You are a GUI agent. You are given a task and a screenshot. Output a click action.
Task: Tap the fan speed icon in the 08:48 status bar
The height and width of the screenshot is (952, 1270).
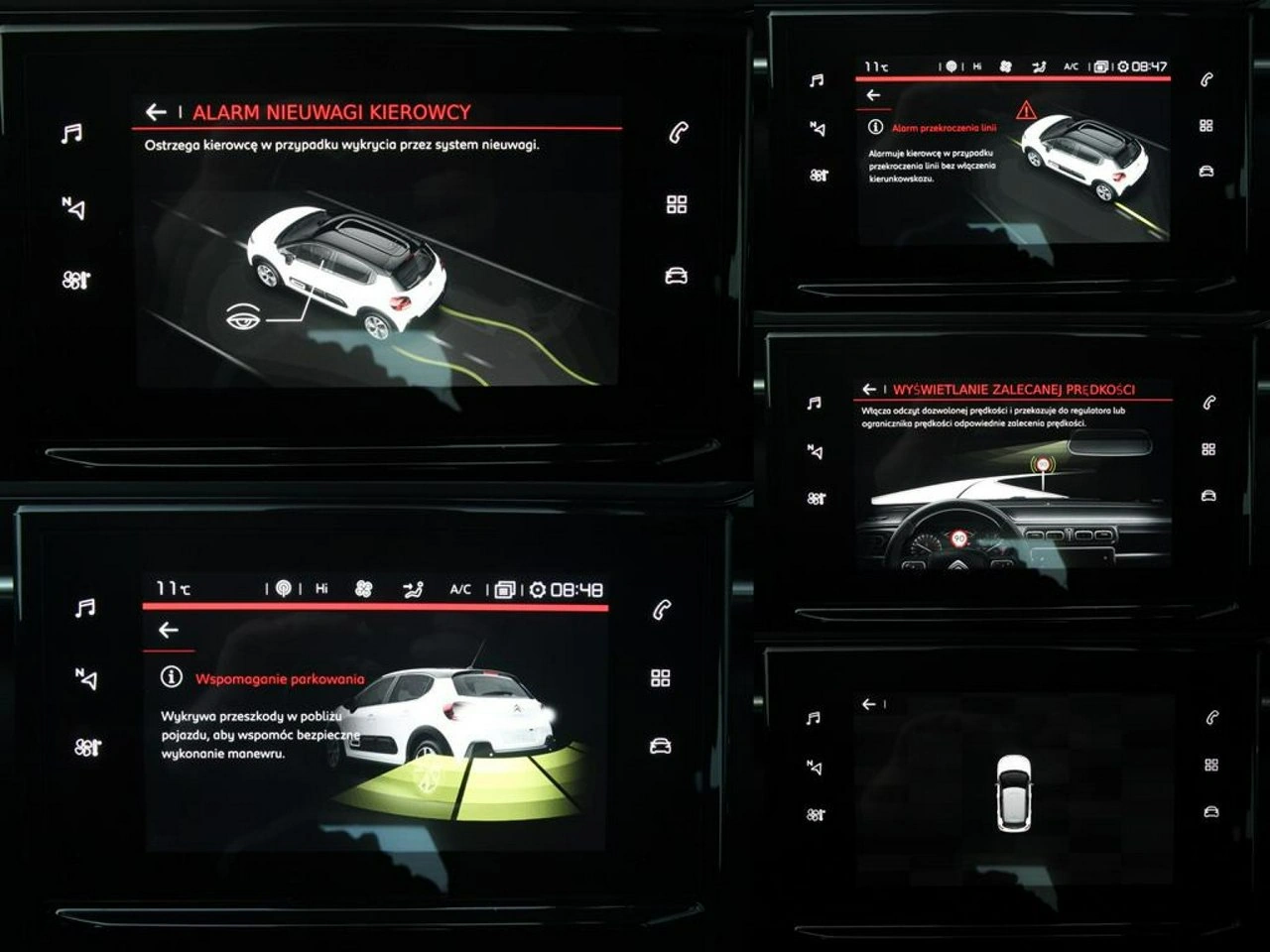363,589
